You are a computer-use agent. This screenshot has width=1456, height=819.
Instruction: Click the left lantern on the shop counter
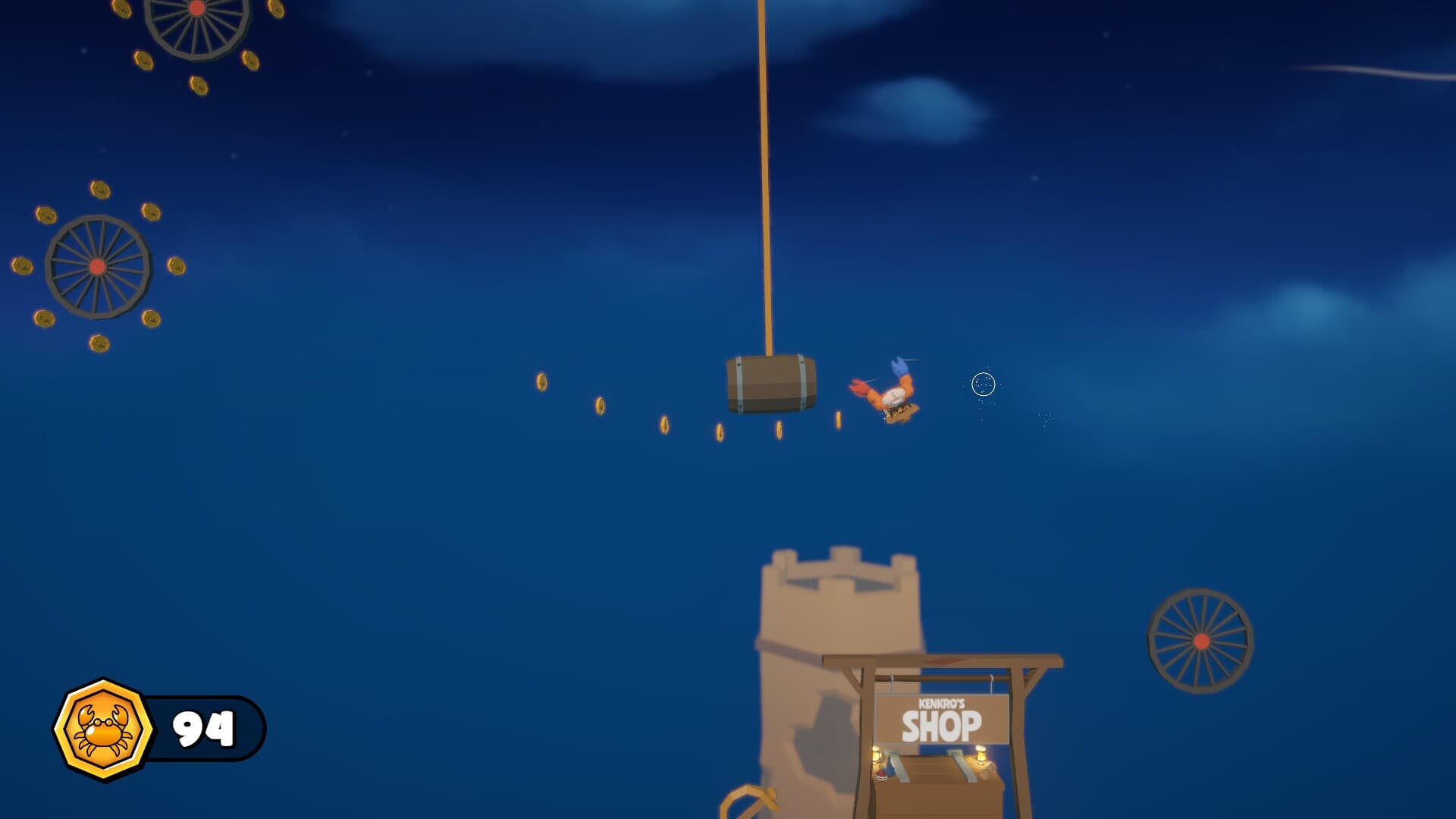pos(876,755)
